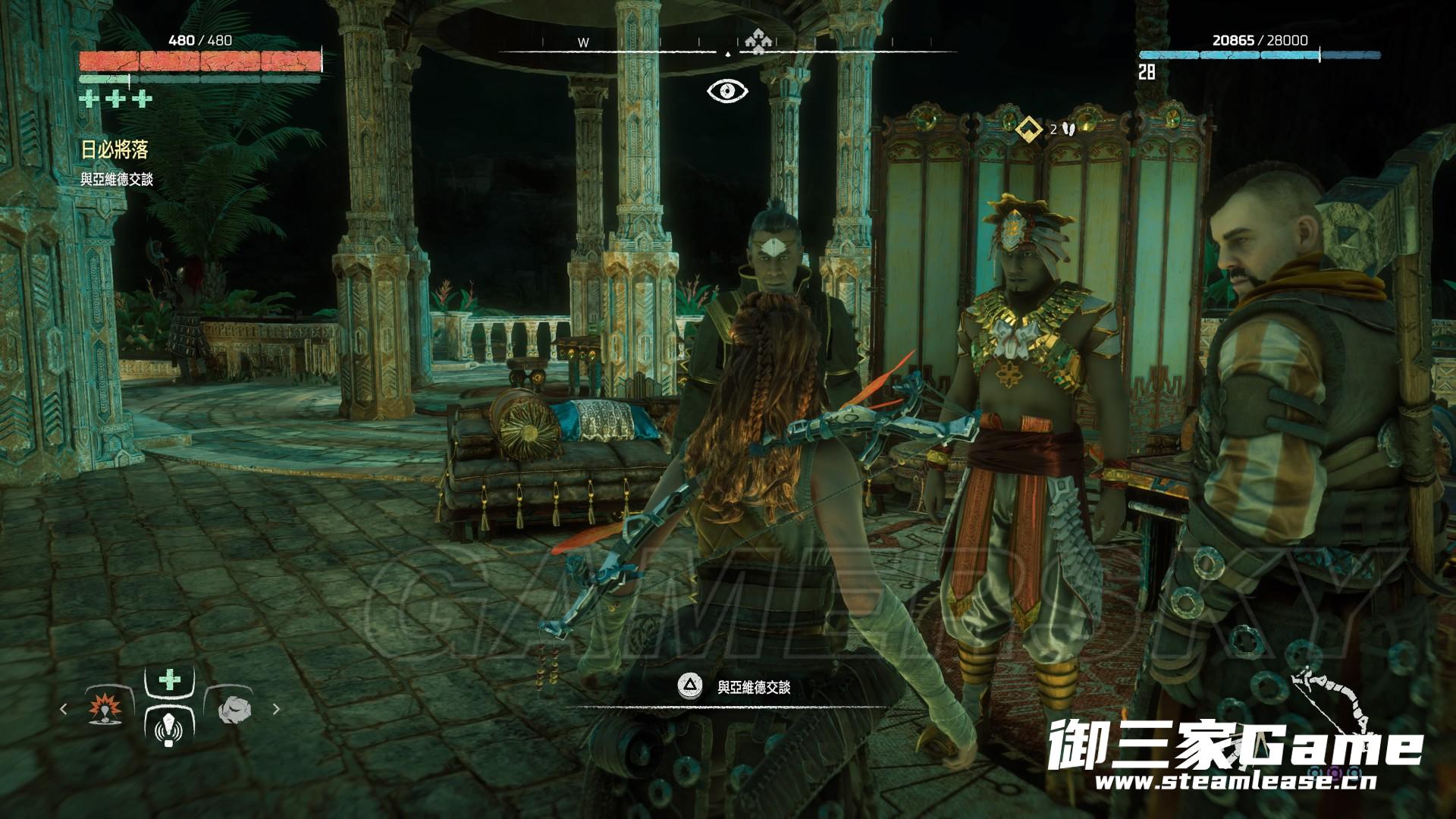Activate the lure call tool icon
This screenshot has width=1456, height=819.
(169, 729)
